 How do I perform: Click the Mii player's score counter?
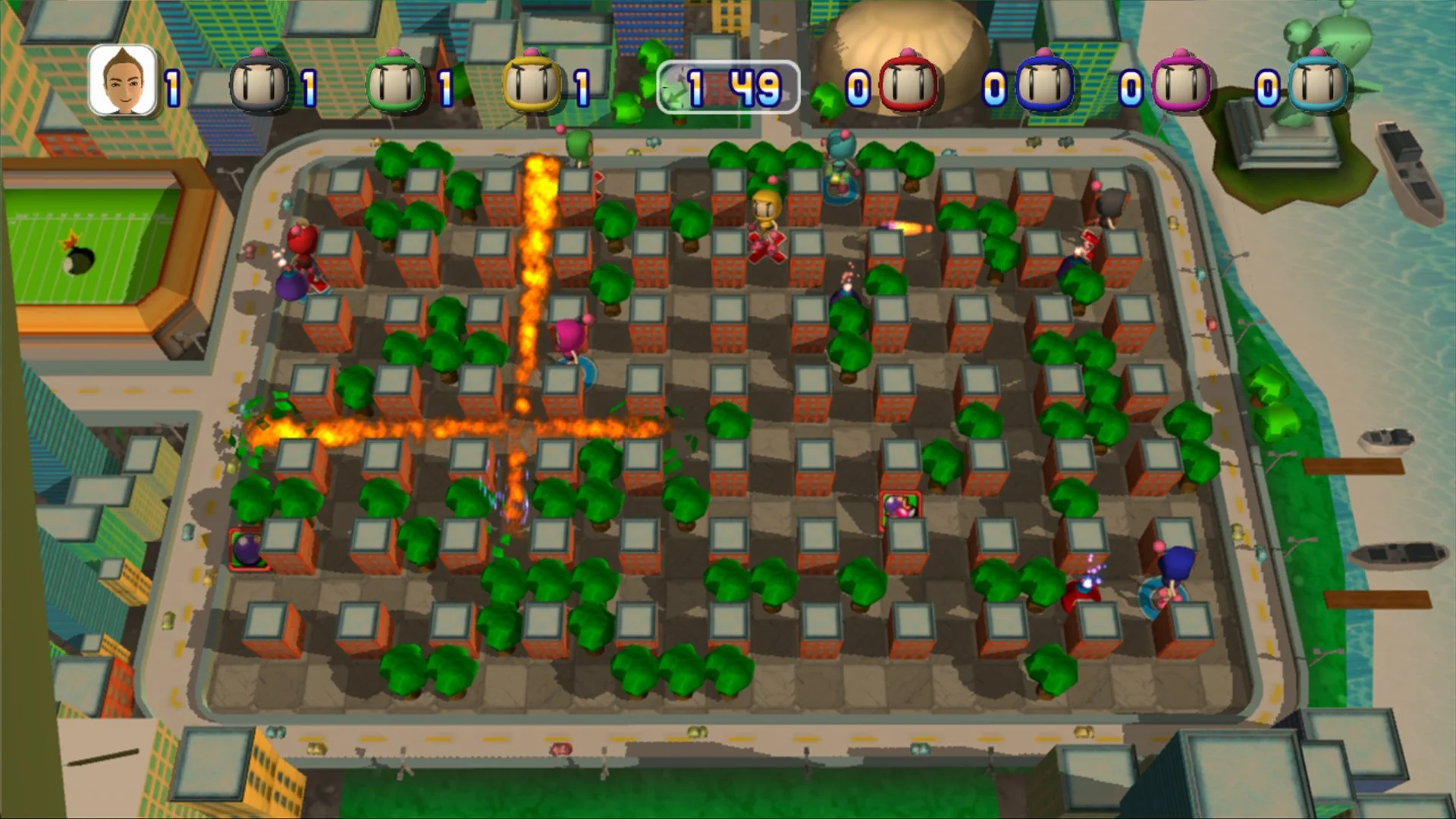[171, 86]
